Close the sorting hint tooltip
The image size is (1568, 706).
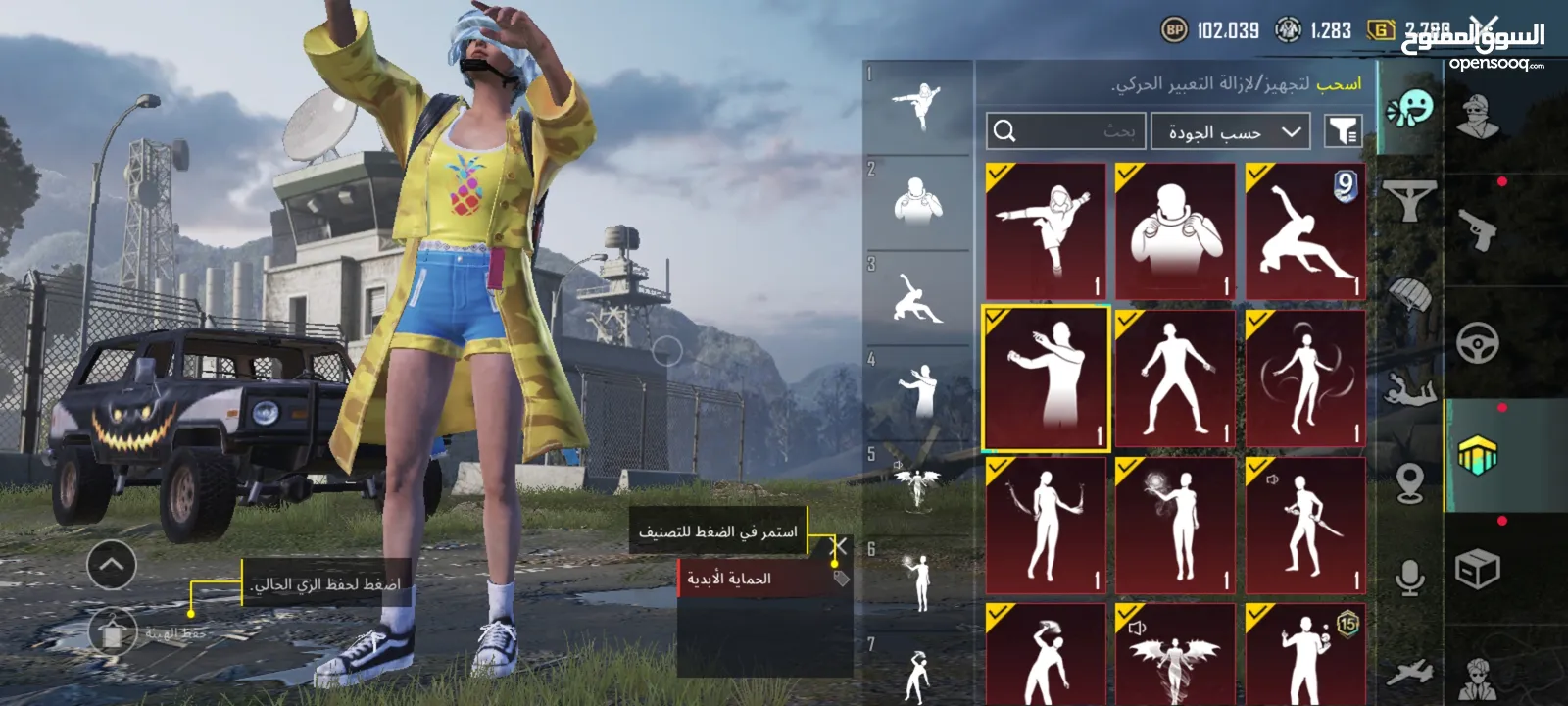coord(839,545)
